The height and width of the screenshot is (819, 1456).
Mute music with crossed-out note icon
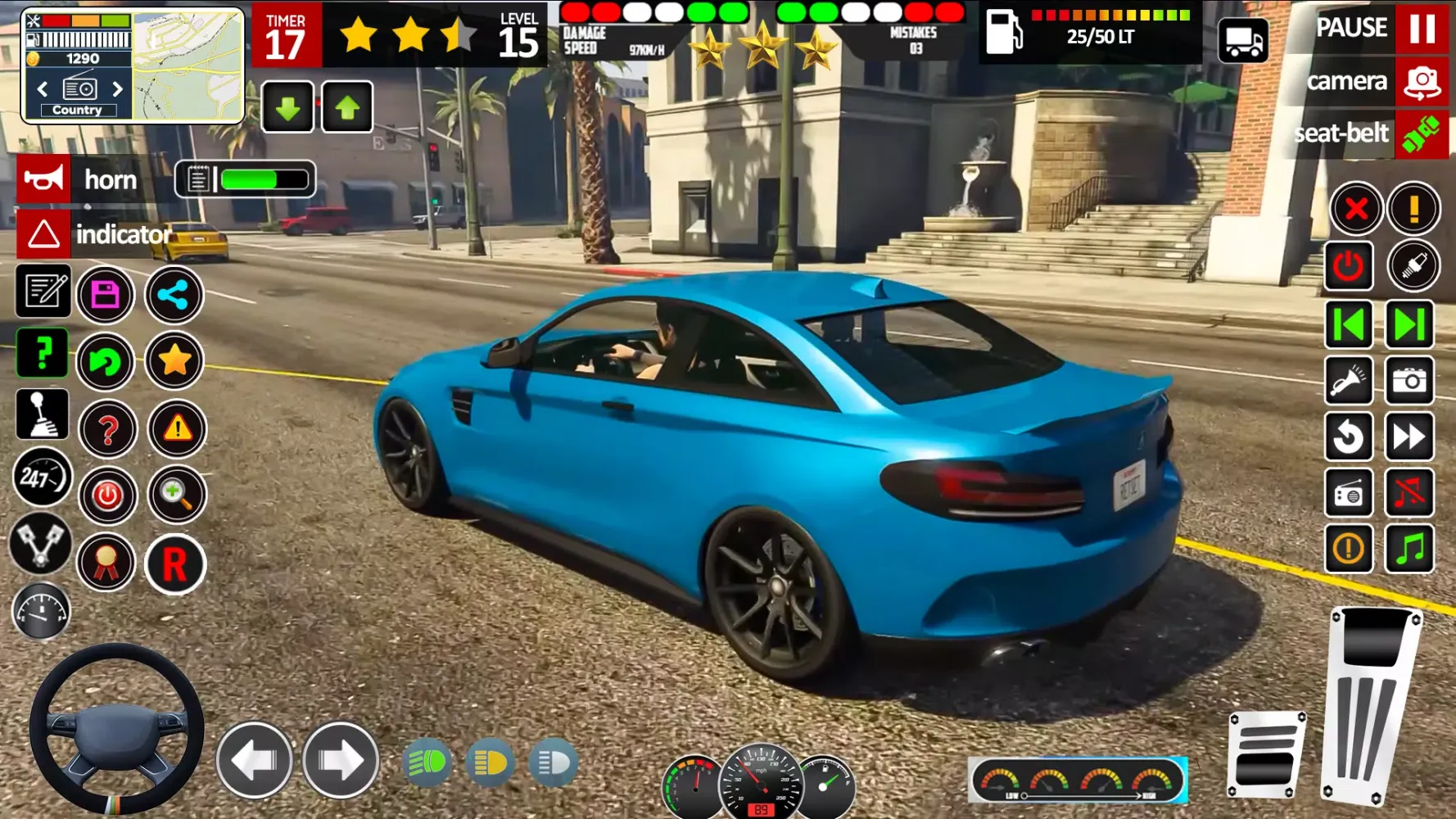click(x=1409, y=493)
